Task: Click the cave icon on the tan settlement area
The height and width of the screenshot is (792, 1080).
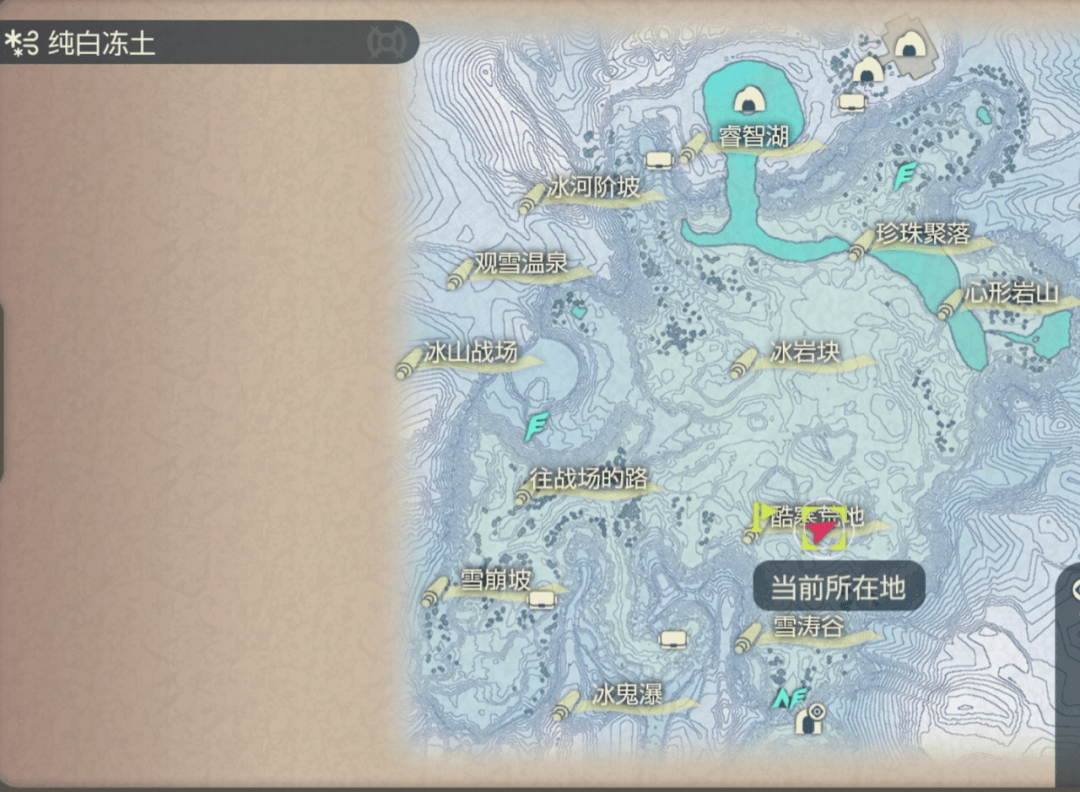Action: [908, 46]
